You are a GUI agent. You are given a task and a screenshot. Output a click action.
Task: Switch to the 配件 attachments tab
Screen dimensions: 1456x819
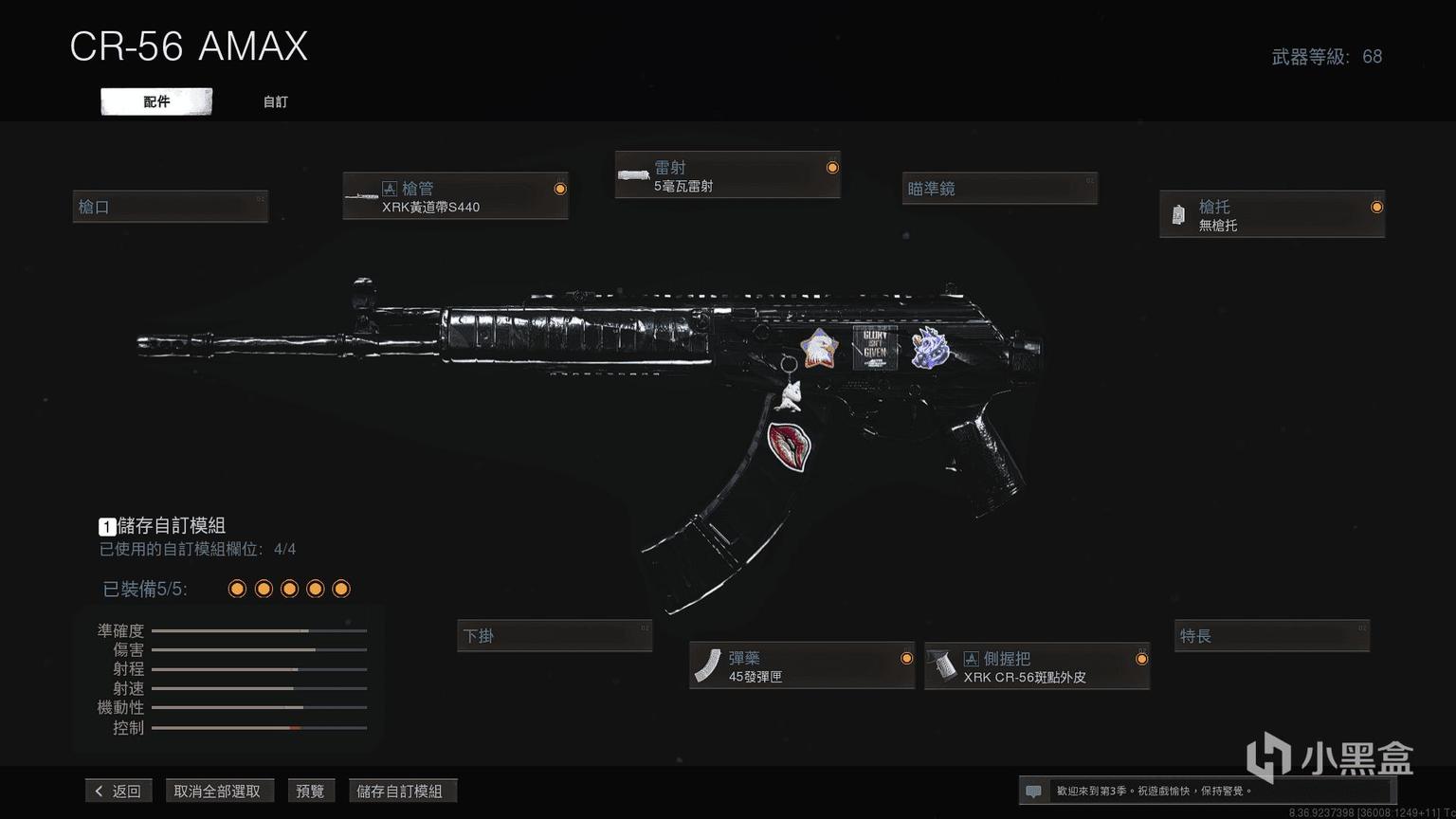point(156,101)
